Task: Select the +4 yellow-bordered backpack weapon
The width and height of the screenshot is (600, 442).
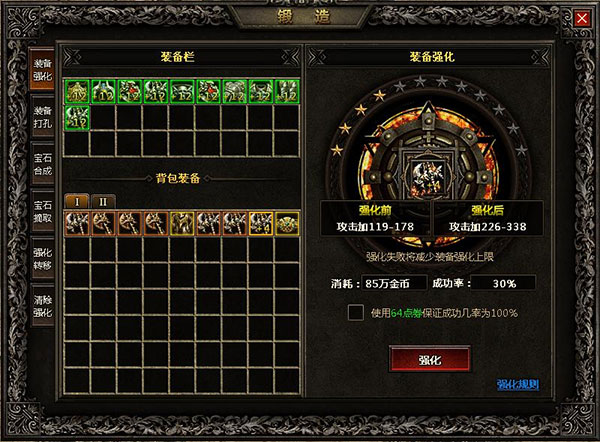Action: tap(261, 222)
